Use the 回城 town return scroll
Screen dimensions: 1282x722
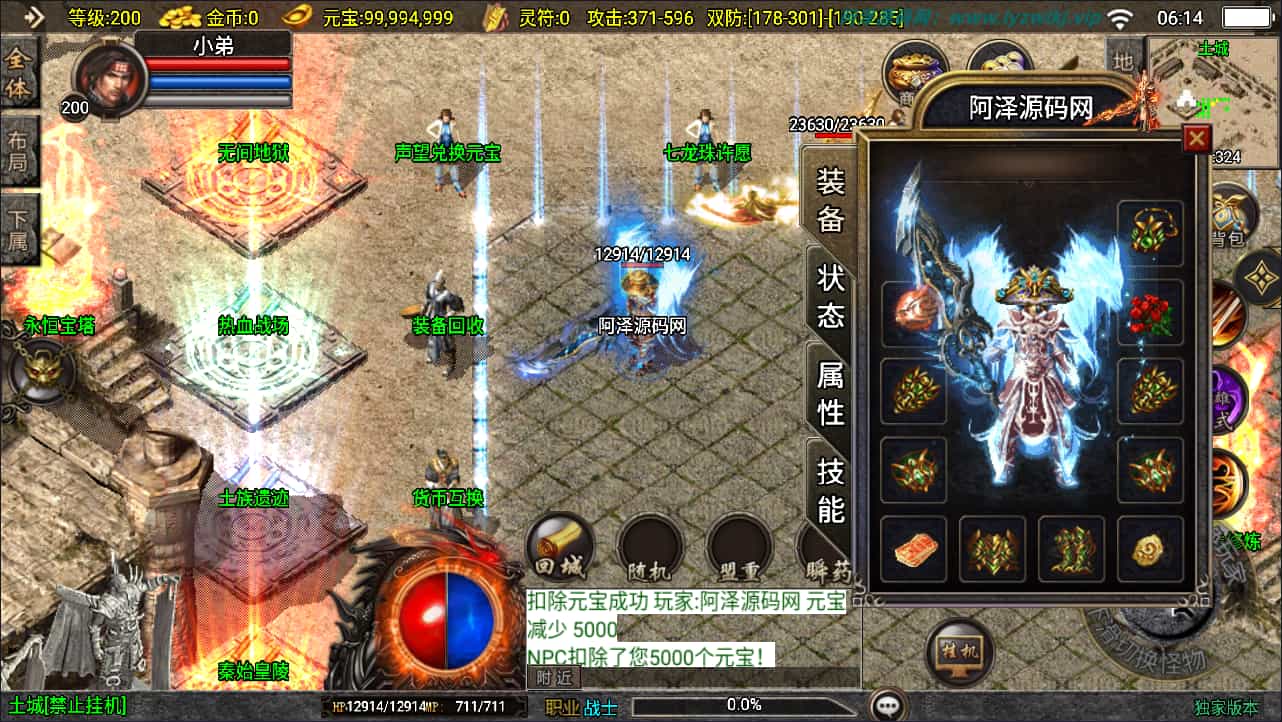coord(560,547)
